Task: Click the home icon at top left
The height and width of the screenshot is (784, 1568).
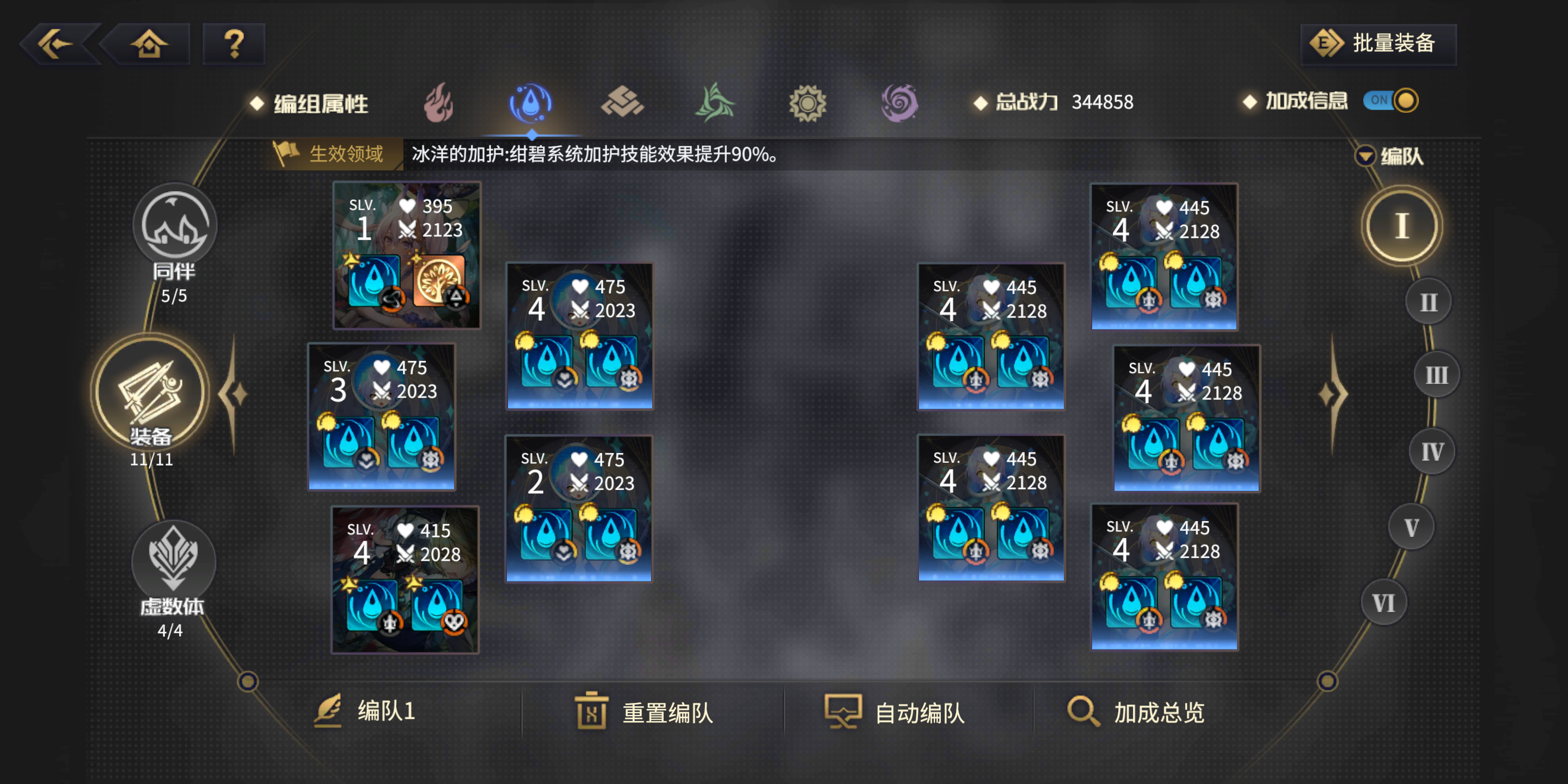Action: tap(149, 44)
